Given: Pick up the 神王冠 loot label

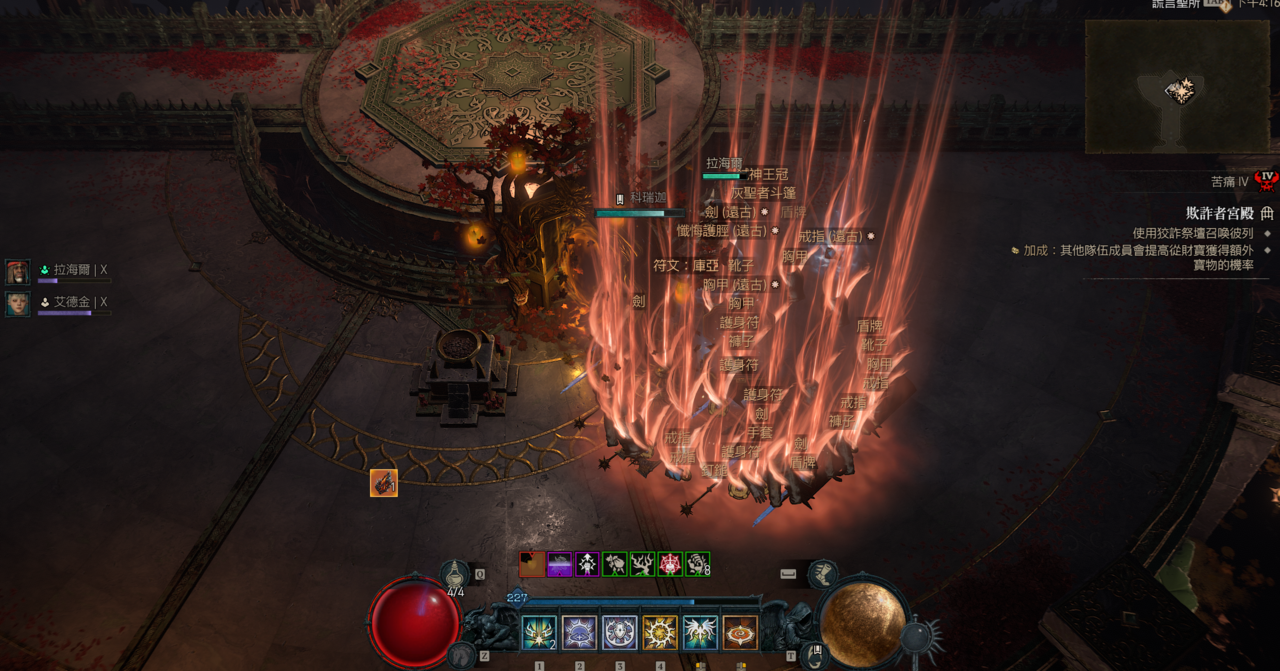Looking at the screenshot, I should coord(768,175).
